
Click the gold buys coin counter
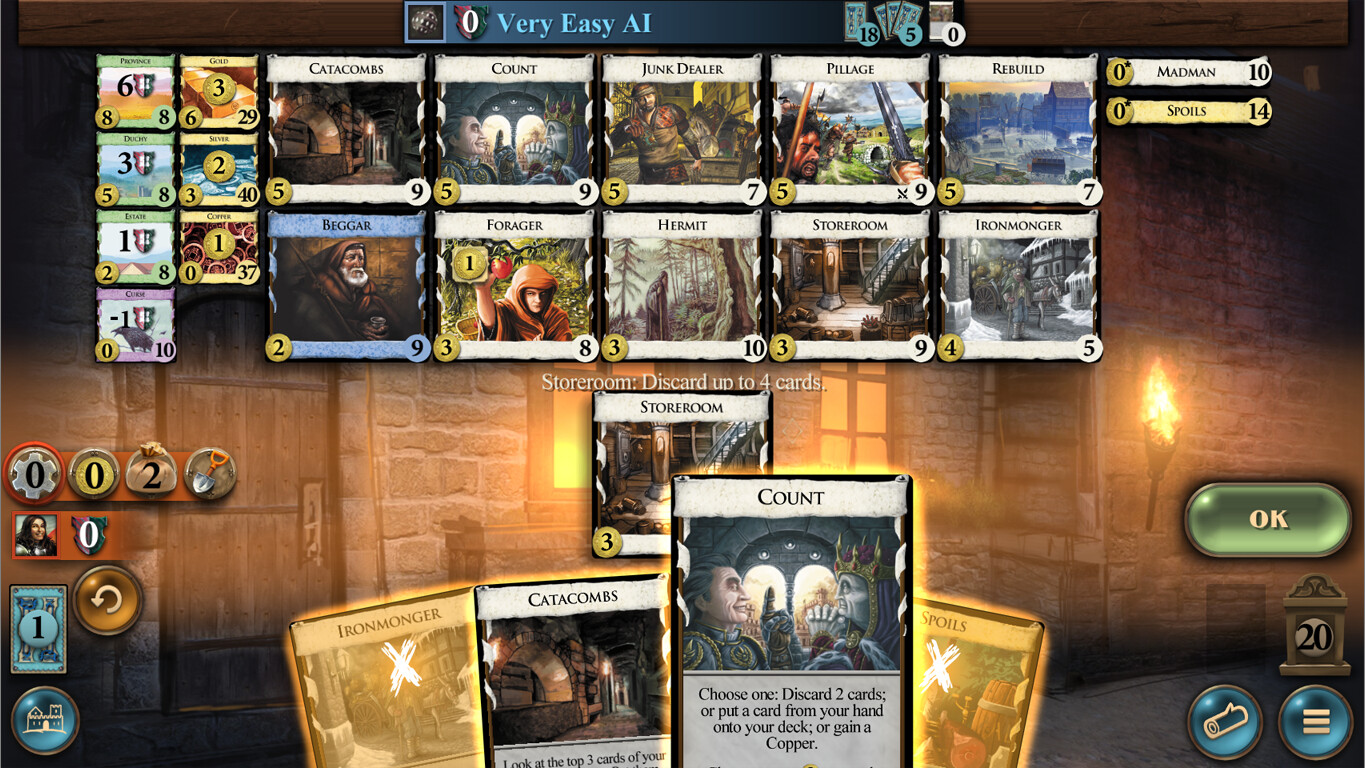click(95, 475)
